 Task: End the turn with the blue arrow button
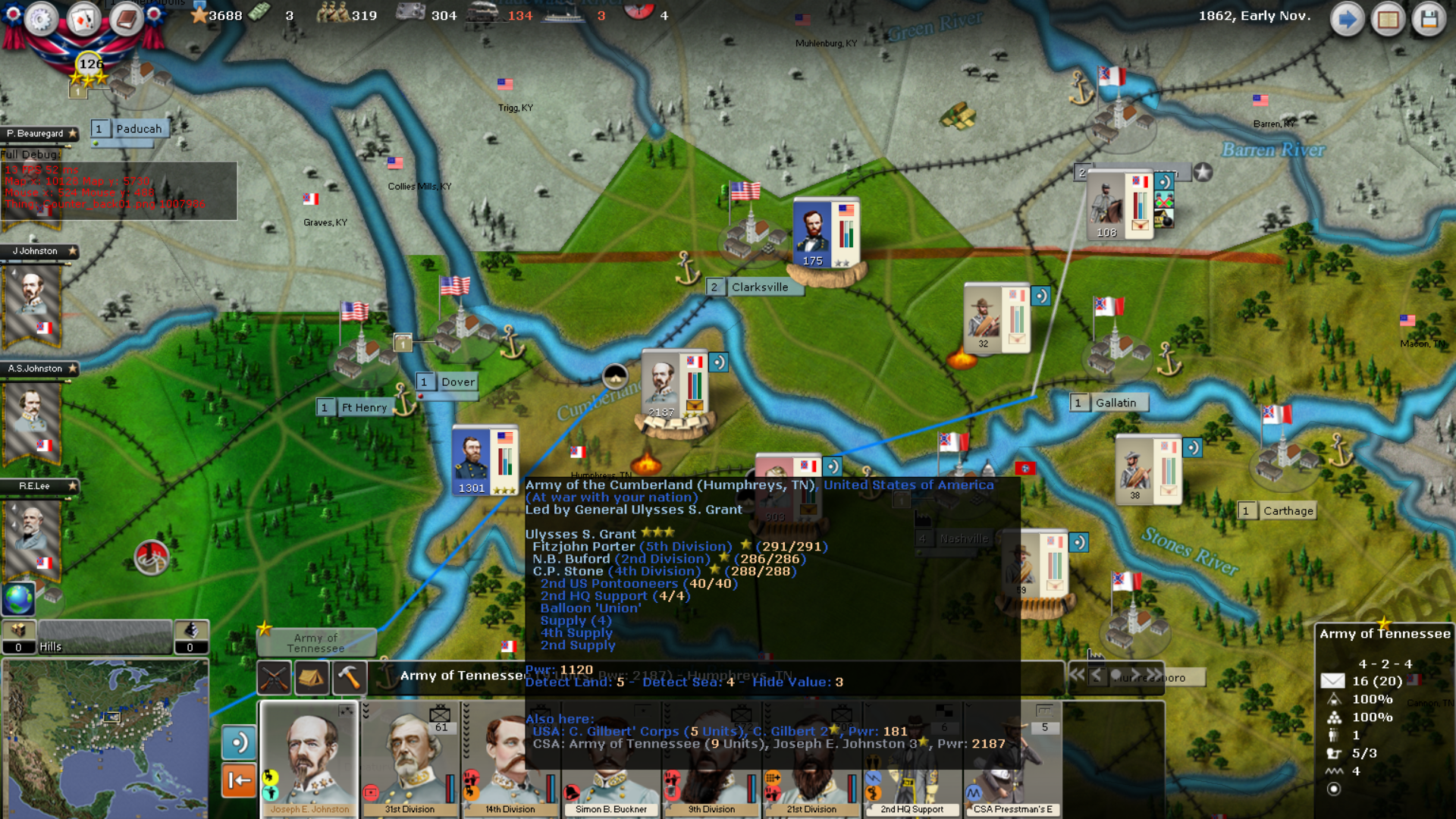point(1347,18)
